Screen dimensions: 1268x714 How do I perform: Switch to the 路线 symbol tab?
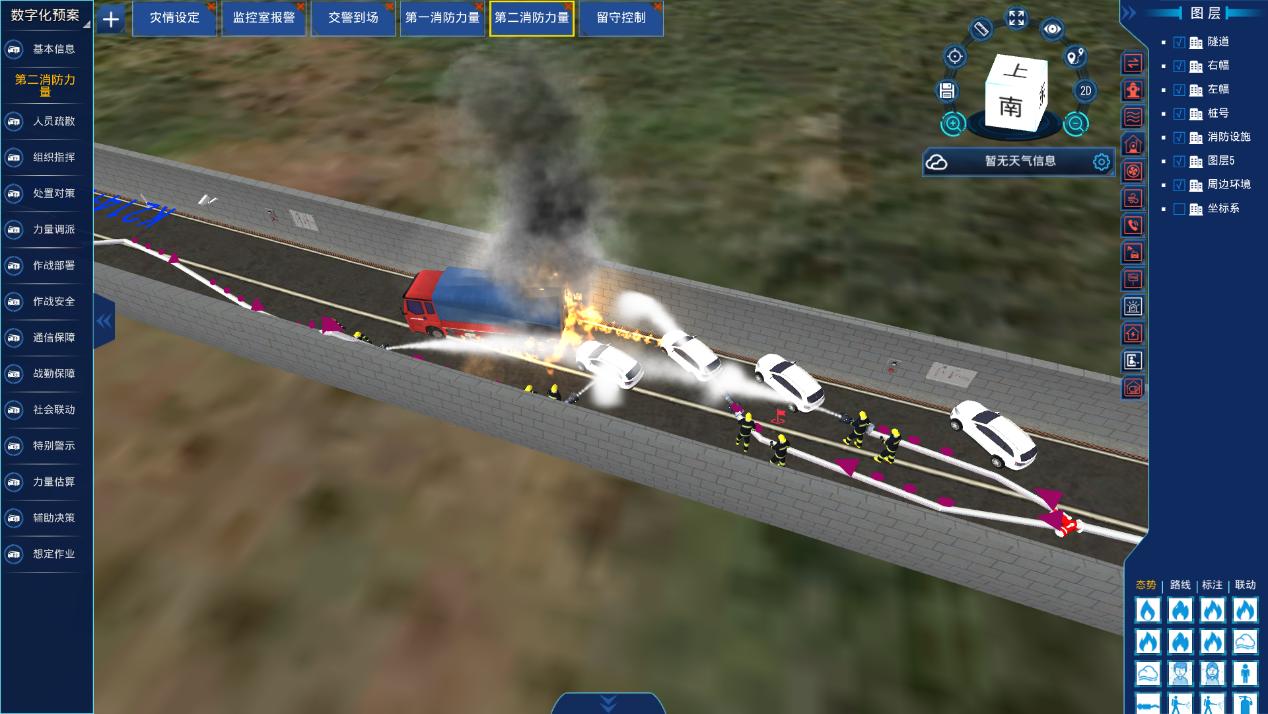click(1180, 585)
